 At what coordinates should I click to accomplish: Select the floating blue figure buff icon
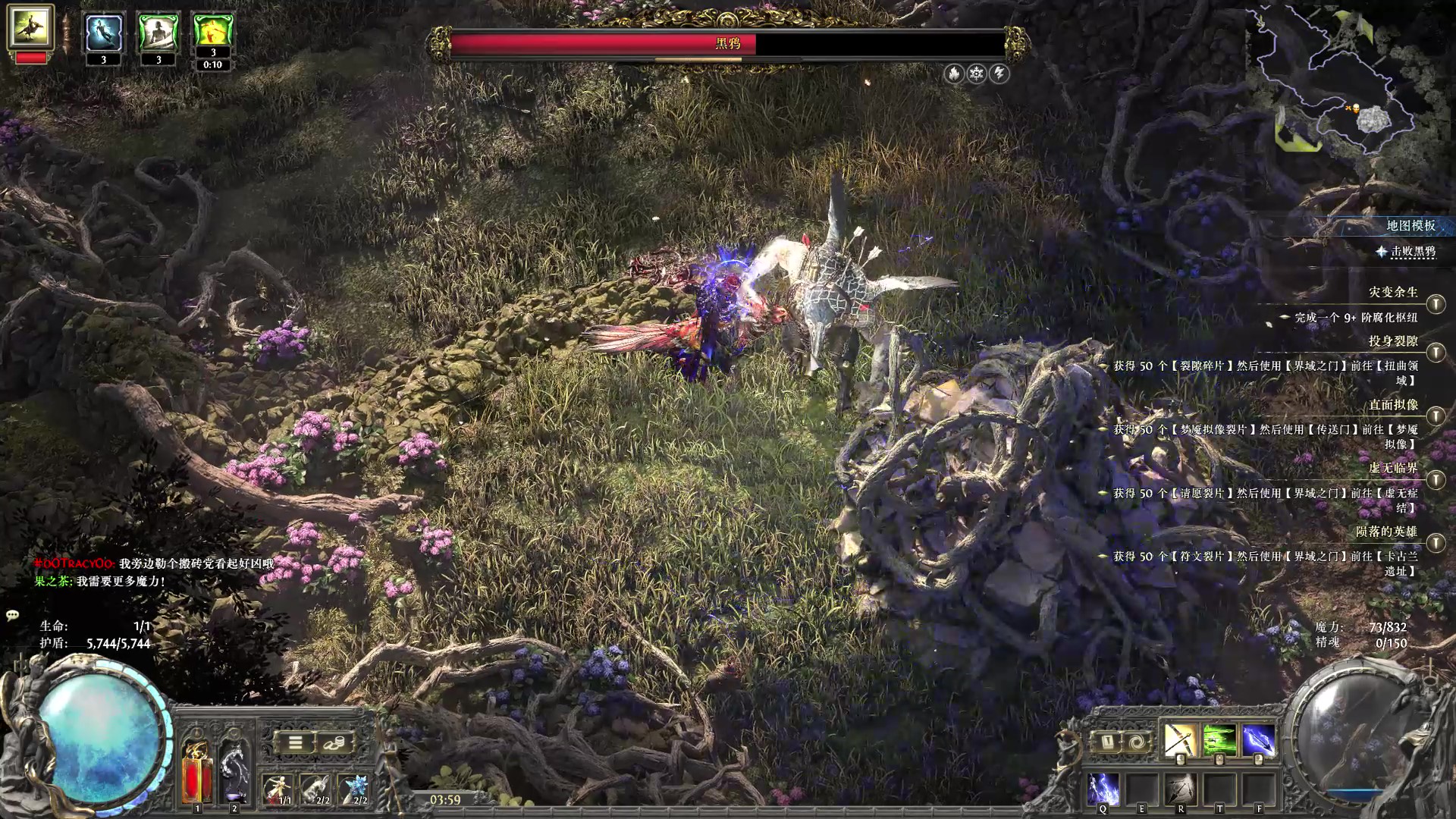pos(104,33)
